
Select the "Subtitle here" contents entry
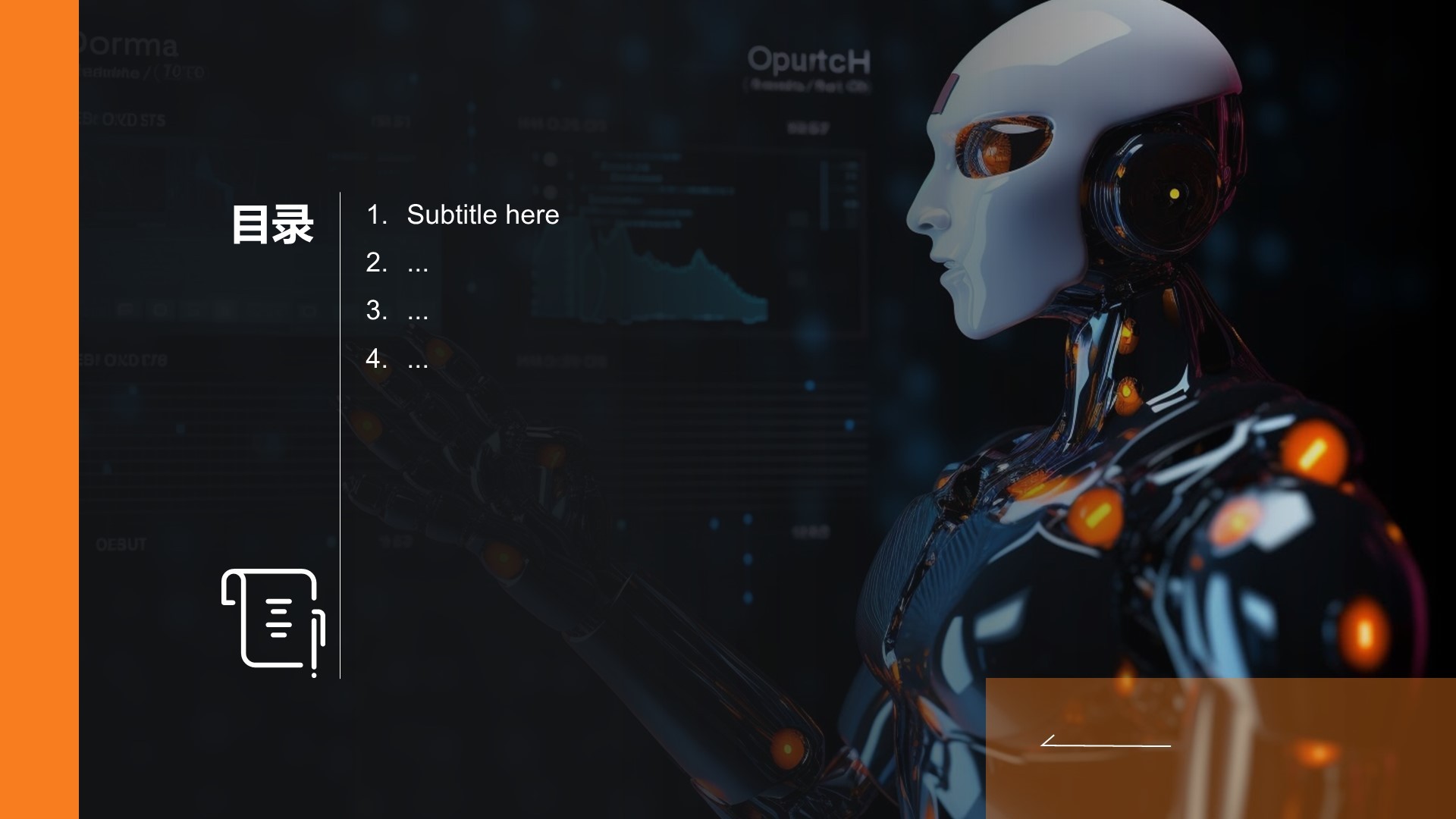(x=482, y=215)
